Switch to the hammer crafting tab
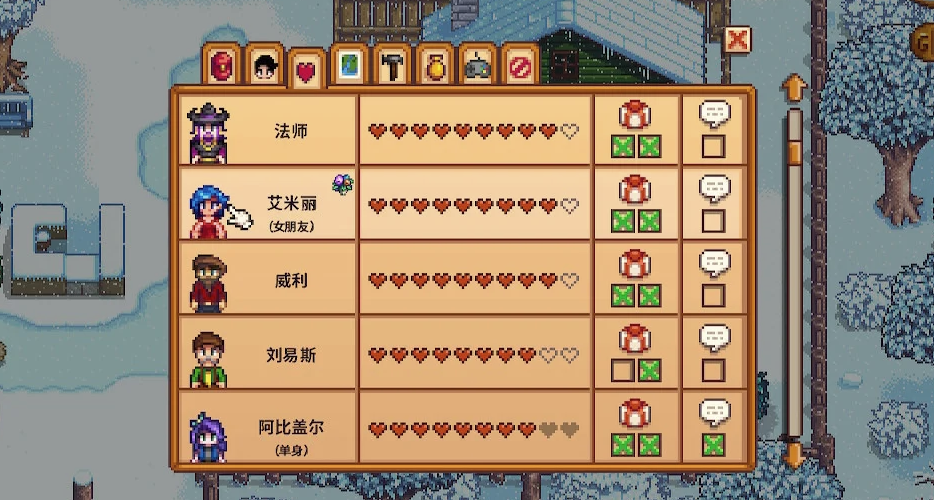This screenshot has width=934, height=500. (x=391, y=65)
